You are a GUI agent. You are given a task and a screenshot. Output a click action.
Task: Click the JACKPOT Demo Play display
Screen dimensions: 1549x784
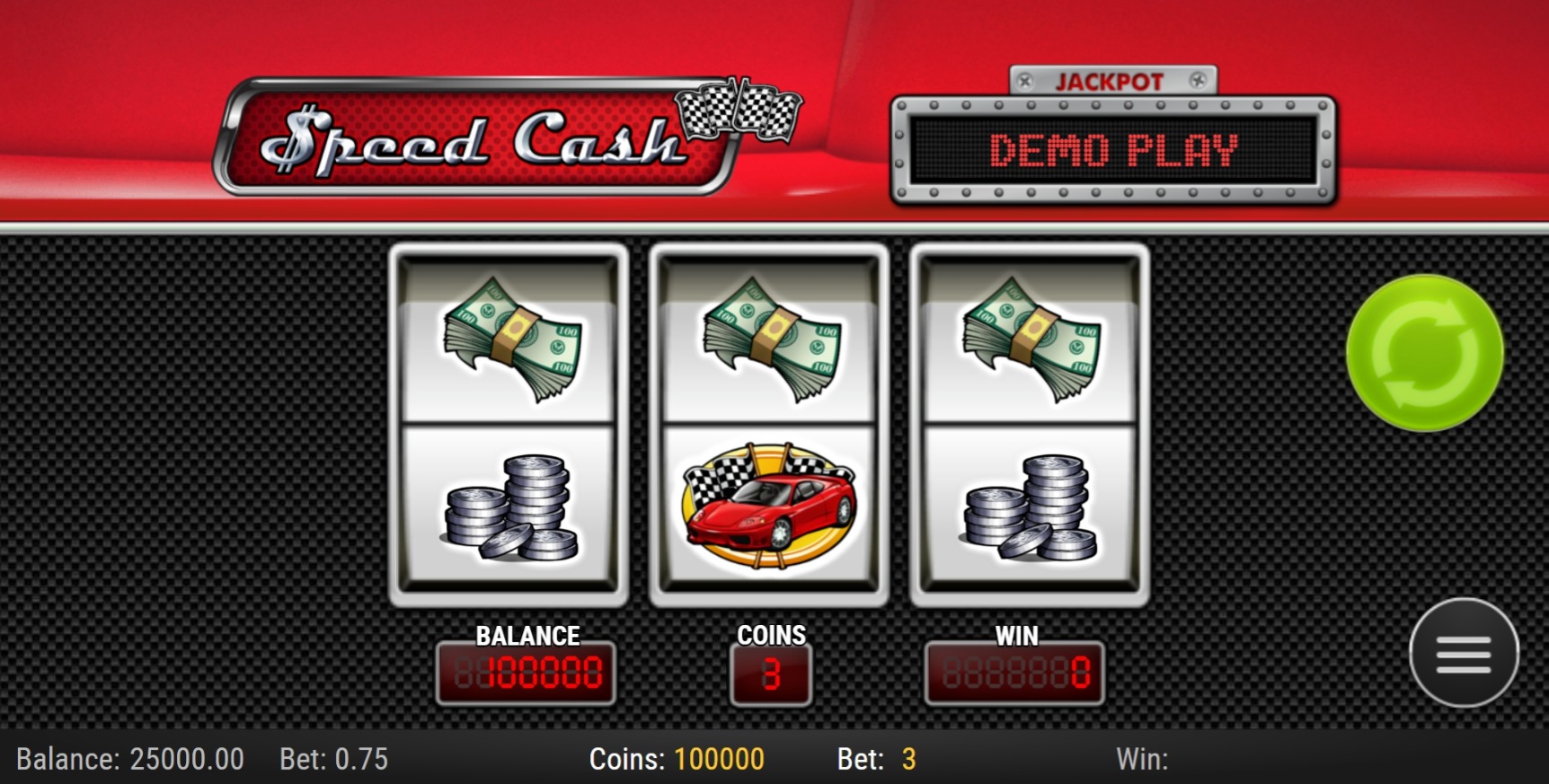coord(1113,151)
